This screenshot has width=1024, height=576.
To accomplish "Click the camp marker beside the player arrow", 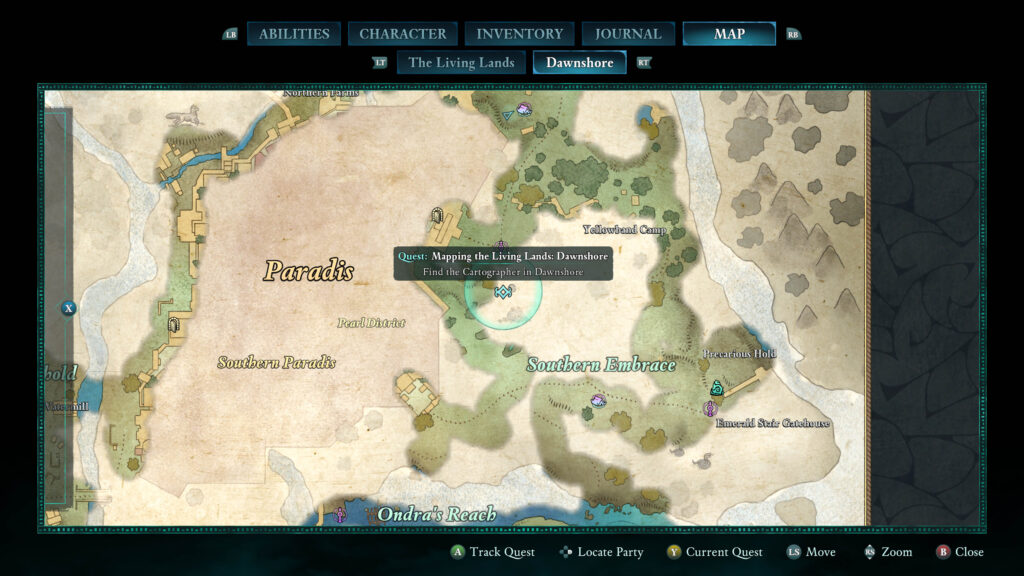I will (524, 107).
